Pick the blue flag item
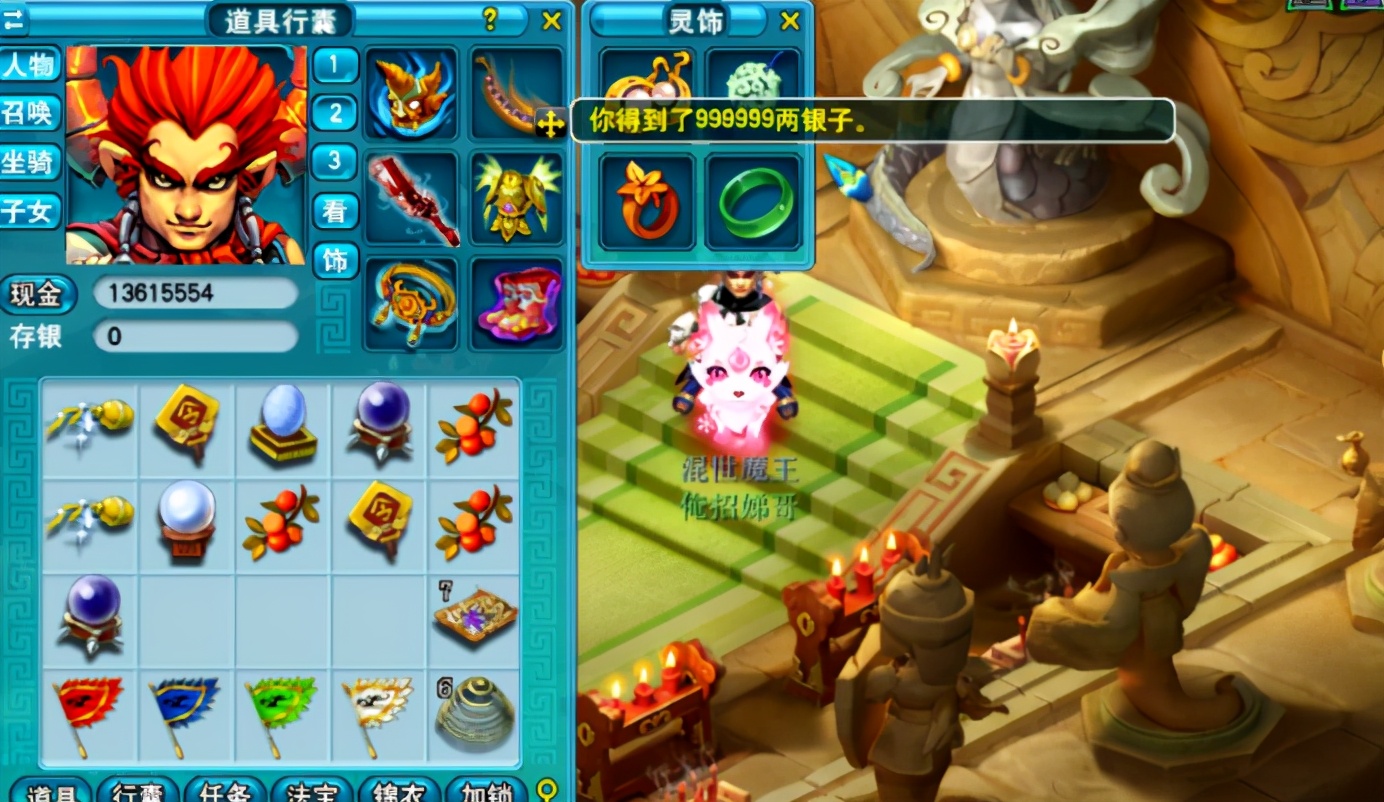 [185, 712]
